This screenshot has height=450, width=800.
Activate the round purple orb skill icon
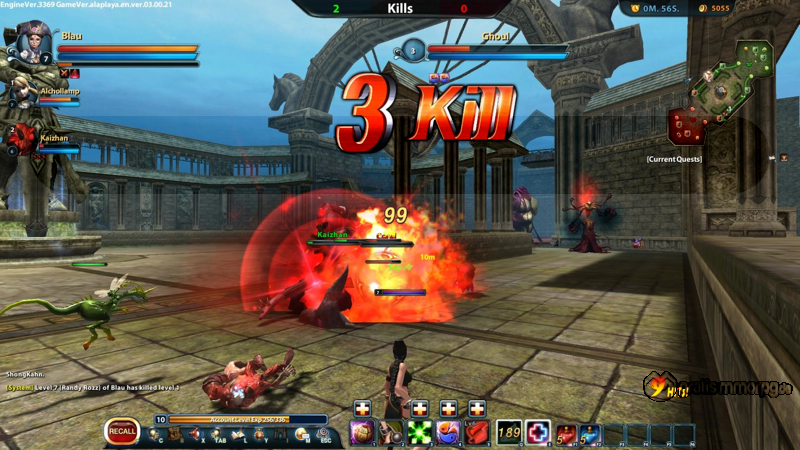[x=361, y=433]
